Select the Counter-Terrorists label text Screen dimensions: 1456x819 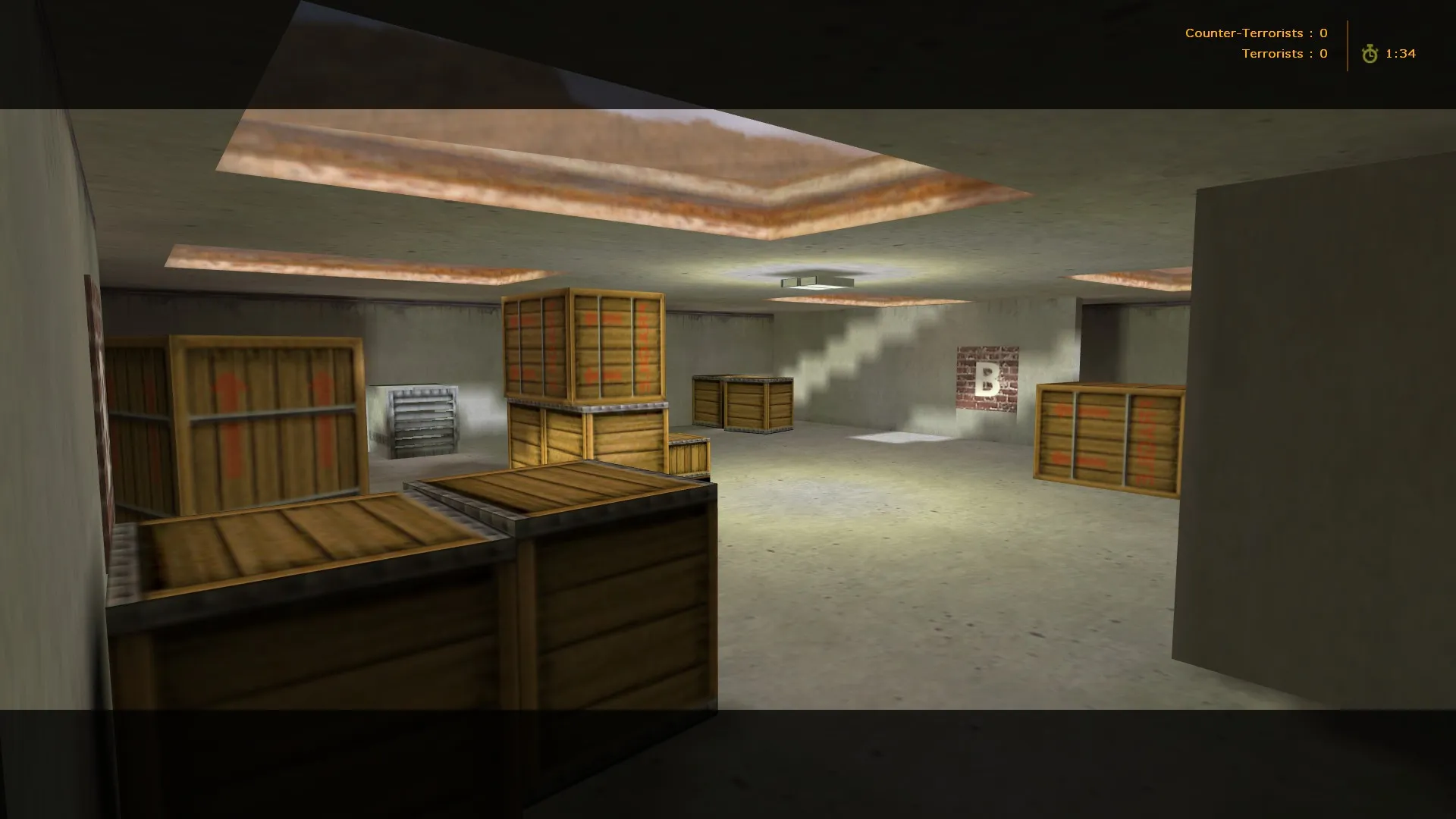tap(1244, 33)
